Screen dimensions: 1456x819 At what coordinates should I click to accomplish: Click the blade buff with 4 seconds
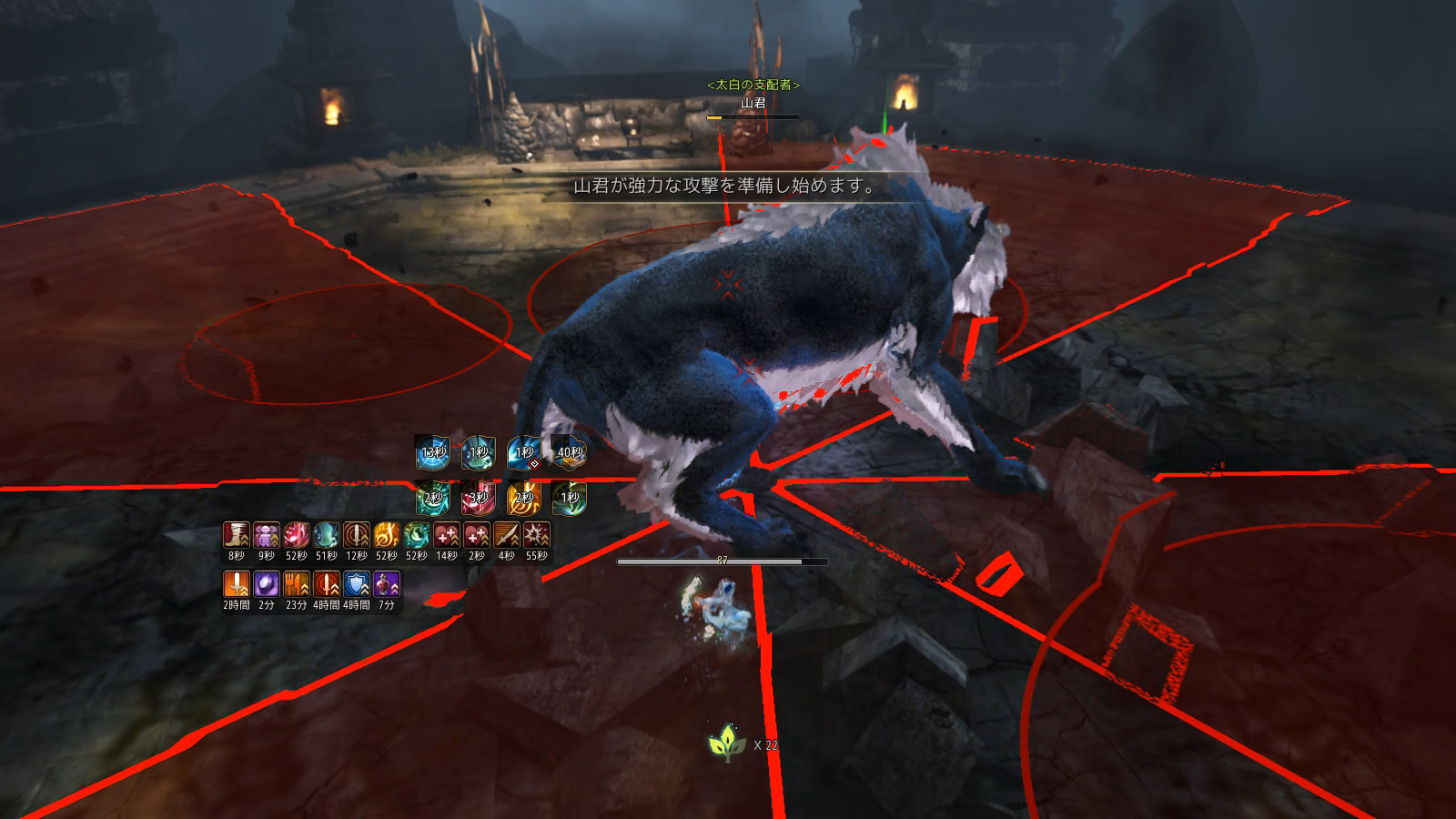(x=507, y=535)
